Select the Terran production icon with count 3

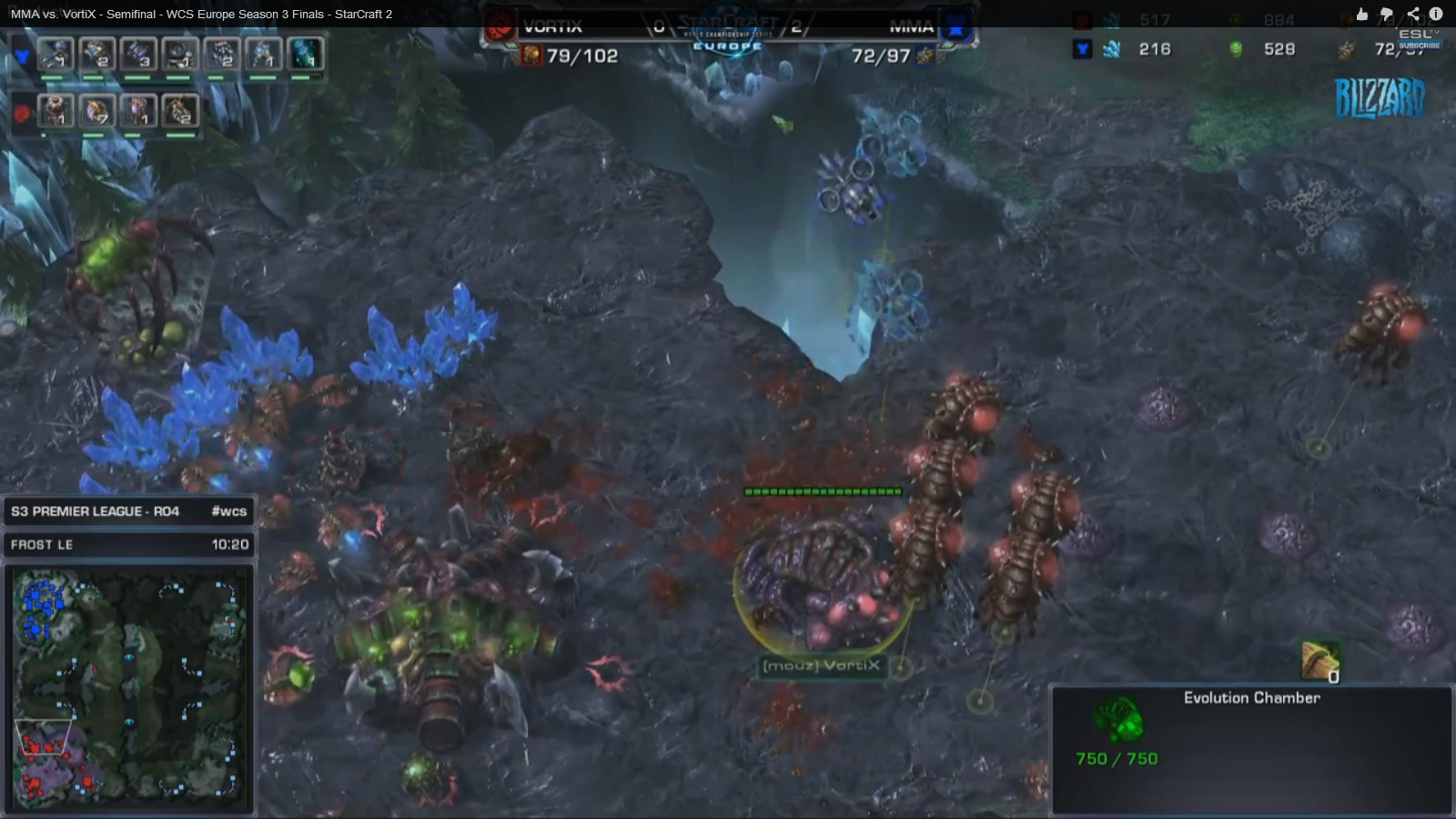137,55
